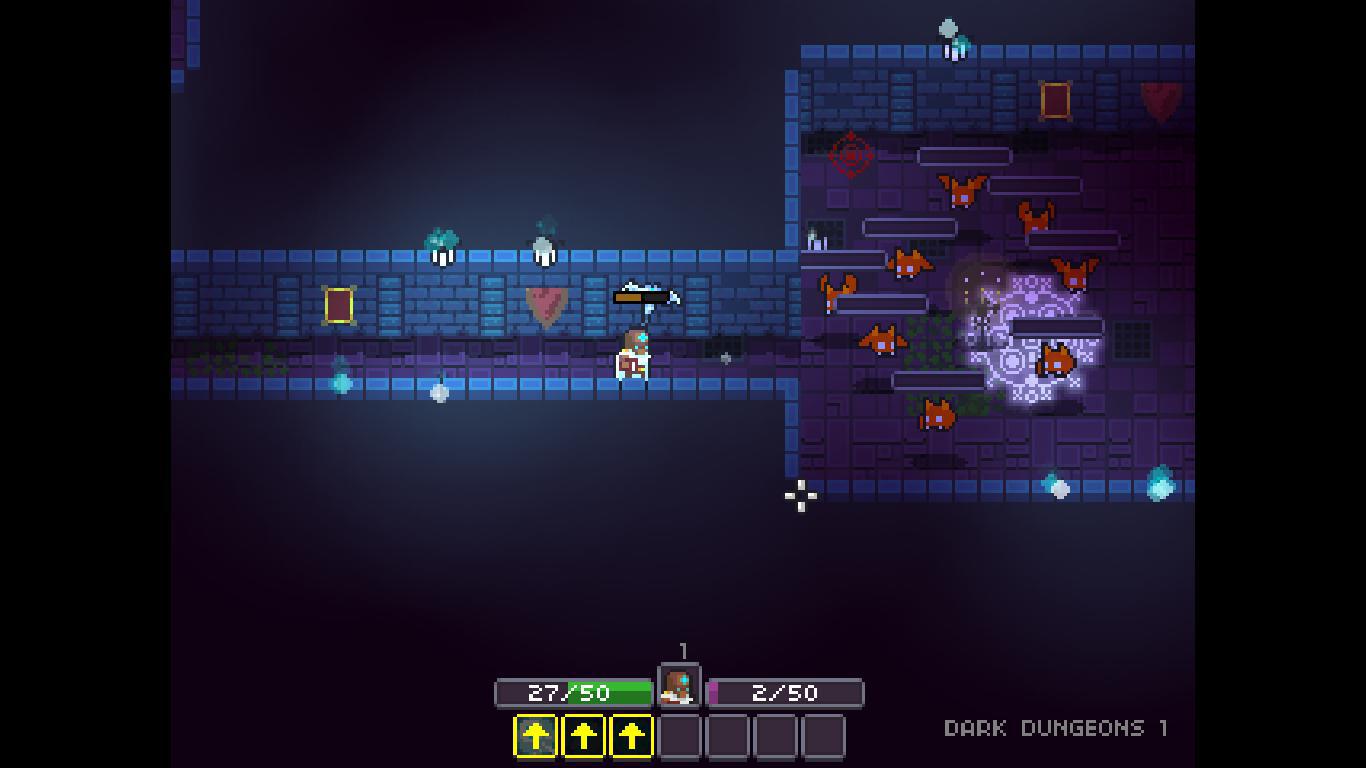The height and width of the screenshot is (768, 1366).
Task: Click the red heart shield on the left wall
Action: tap(543, 304)
